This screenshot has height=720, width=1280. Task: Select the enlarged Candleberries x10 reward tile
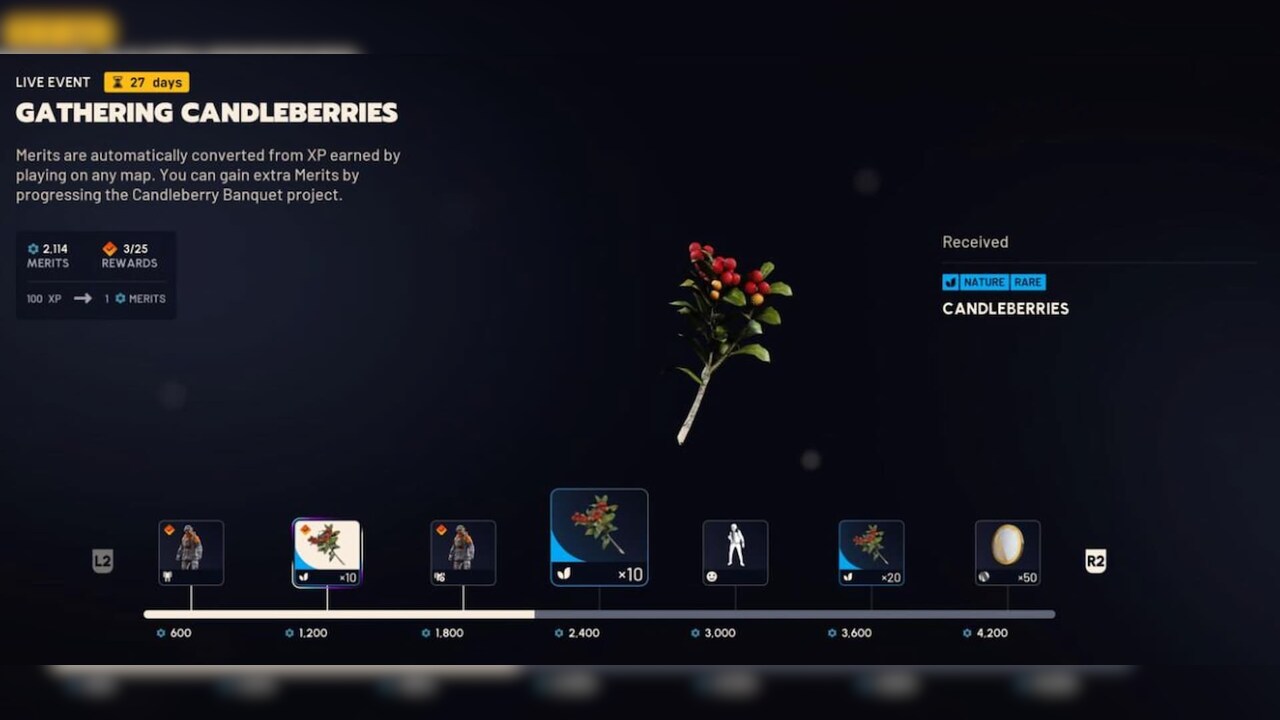[599, 537]
